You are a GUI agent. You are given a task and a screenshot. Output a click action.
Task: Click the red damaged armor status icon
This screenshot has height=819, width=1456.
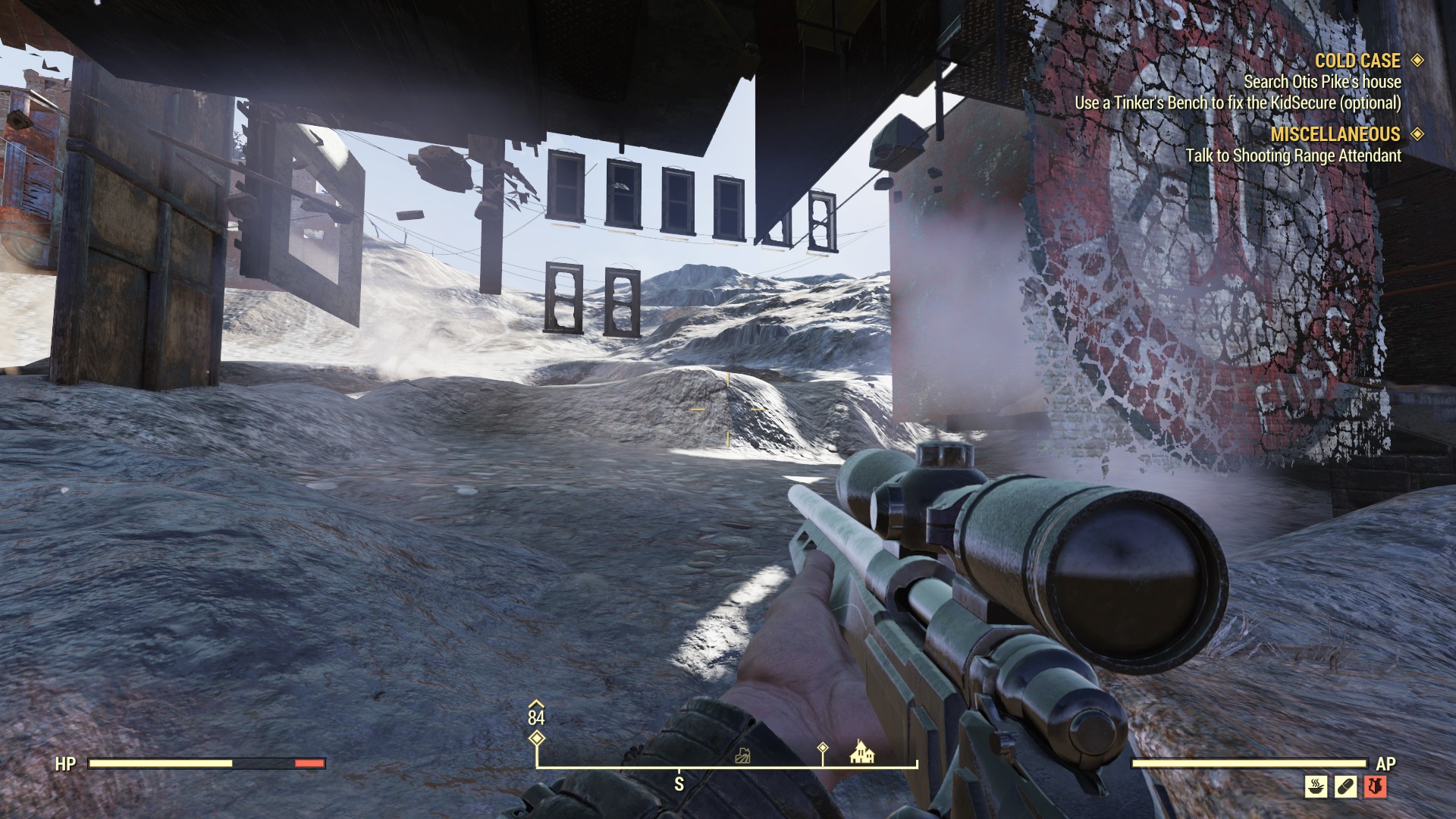click(x=1376, y=786)
